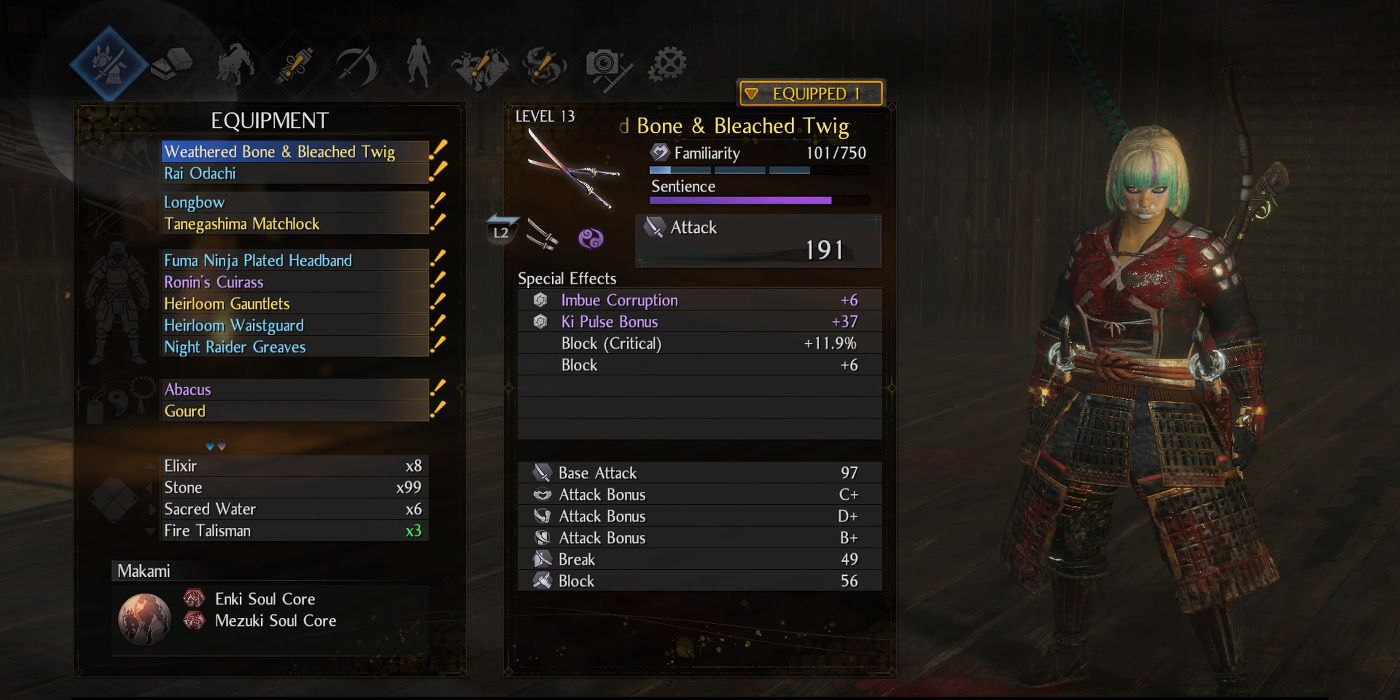Select the Heirloom Gauntlets slot

[227, 304]
